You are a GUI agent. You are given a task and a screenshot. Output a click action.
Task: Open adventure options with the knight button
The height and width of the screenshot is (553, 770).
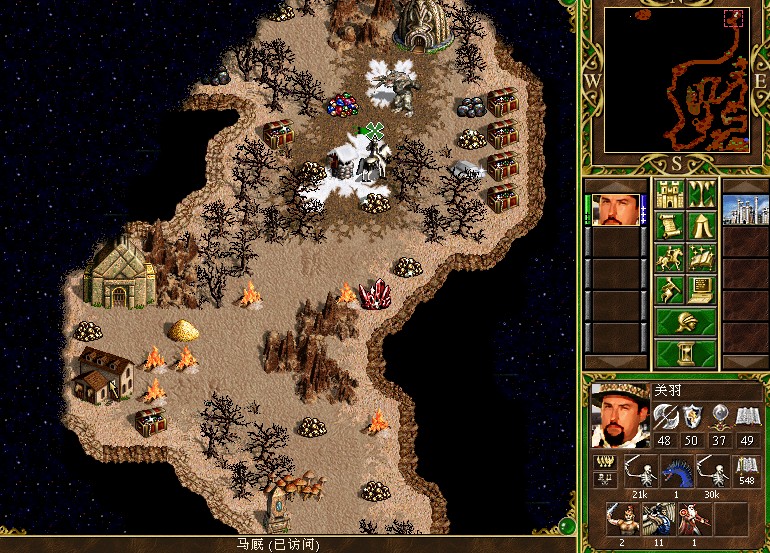pos(670,290)
